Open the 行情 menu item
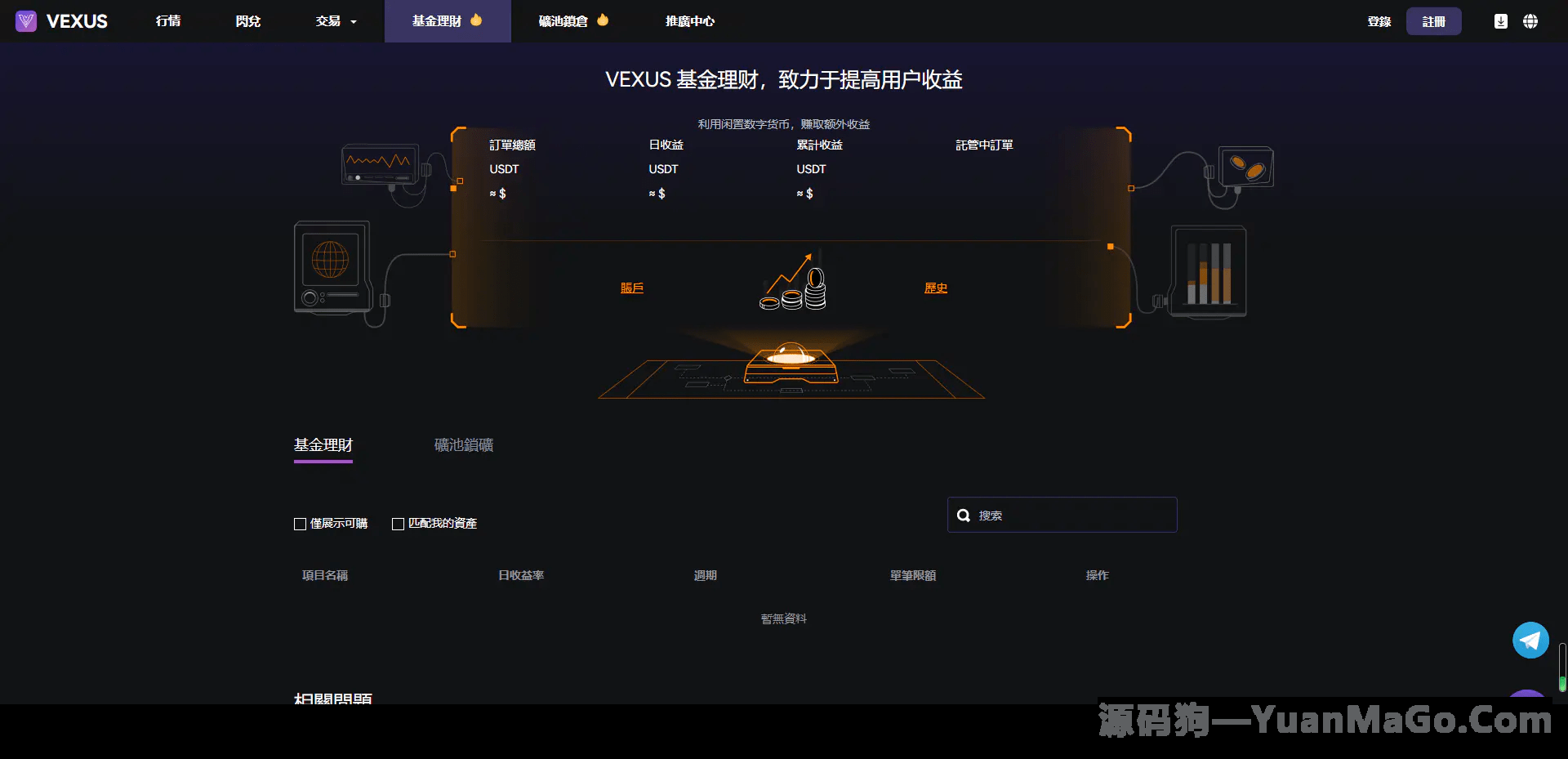This screenshot has height=759, width=1568. coord(168,21)
